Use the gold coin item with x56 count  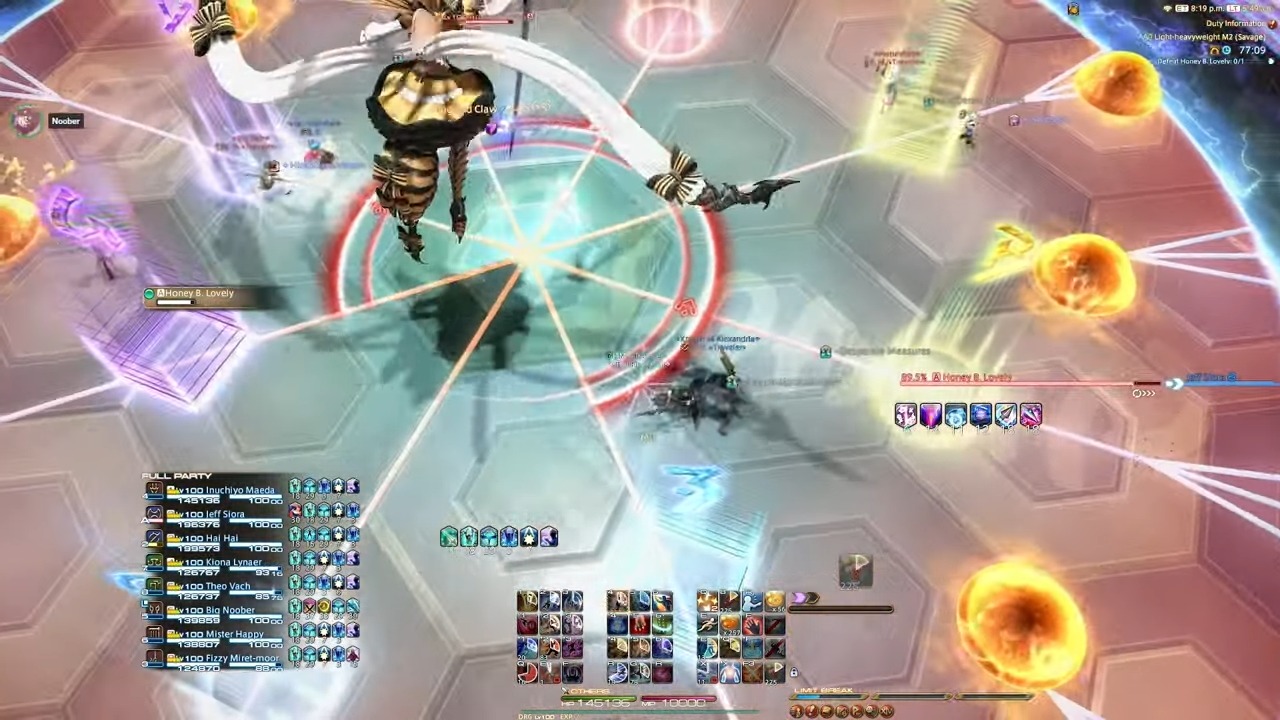[772, 601]
